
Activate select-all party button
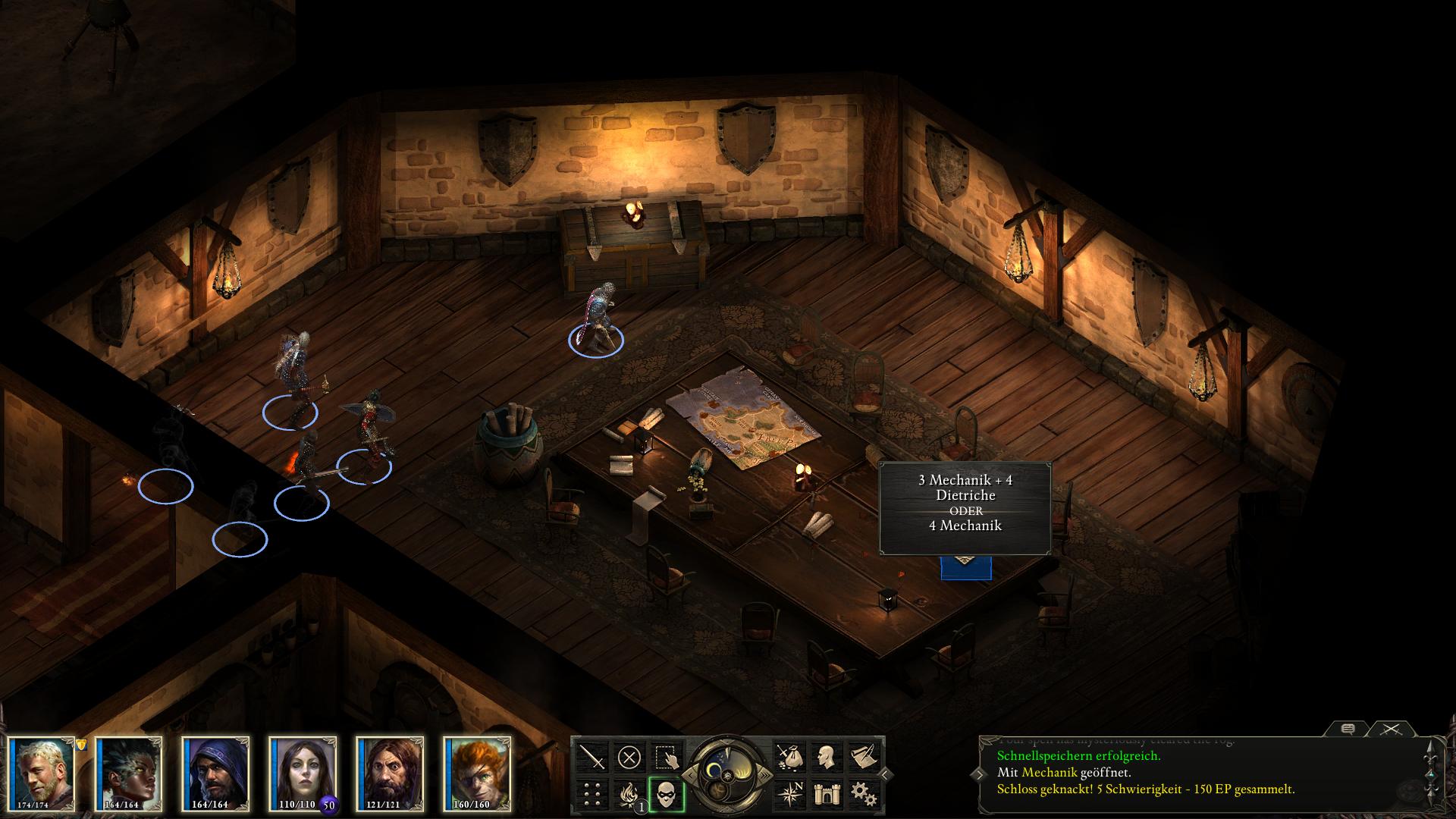(667, 756)
